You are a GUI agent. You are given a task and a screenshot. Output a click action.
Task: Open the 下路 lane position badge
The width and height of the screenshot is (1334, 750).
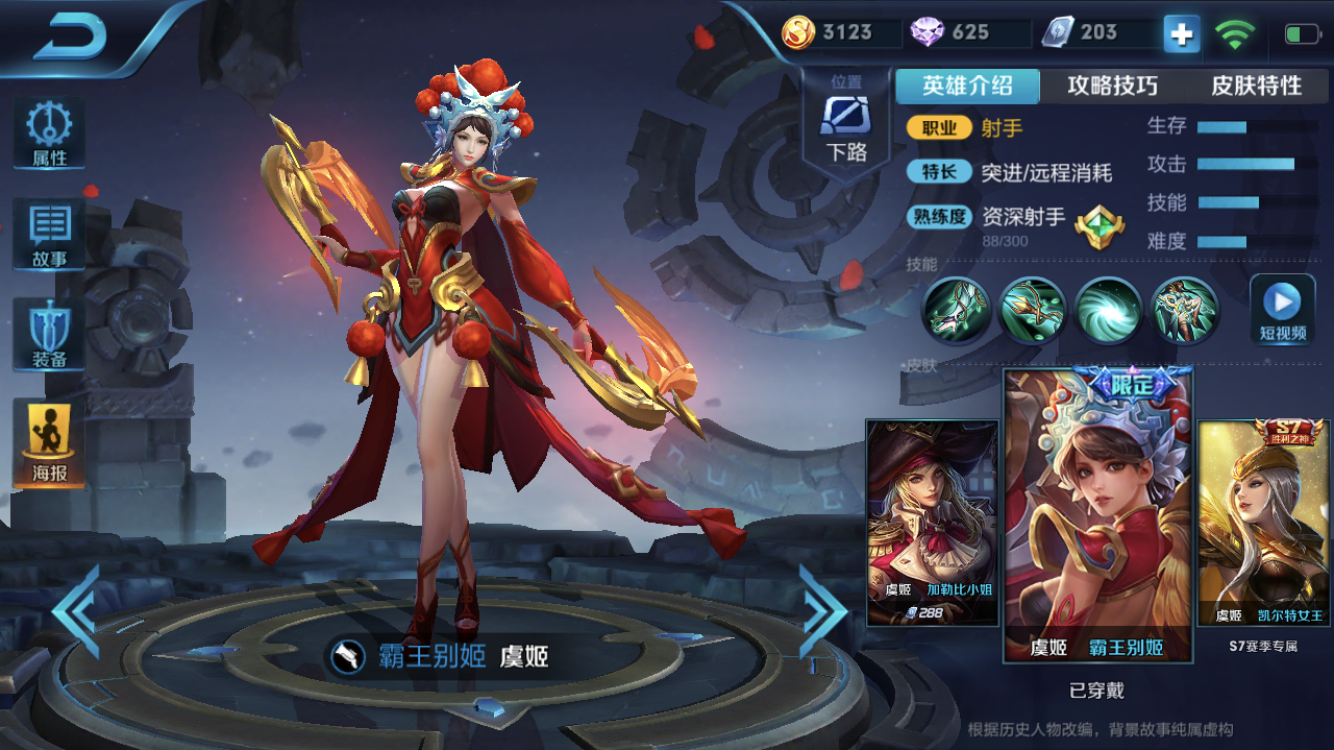846,125
